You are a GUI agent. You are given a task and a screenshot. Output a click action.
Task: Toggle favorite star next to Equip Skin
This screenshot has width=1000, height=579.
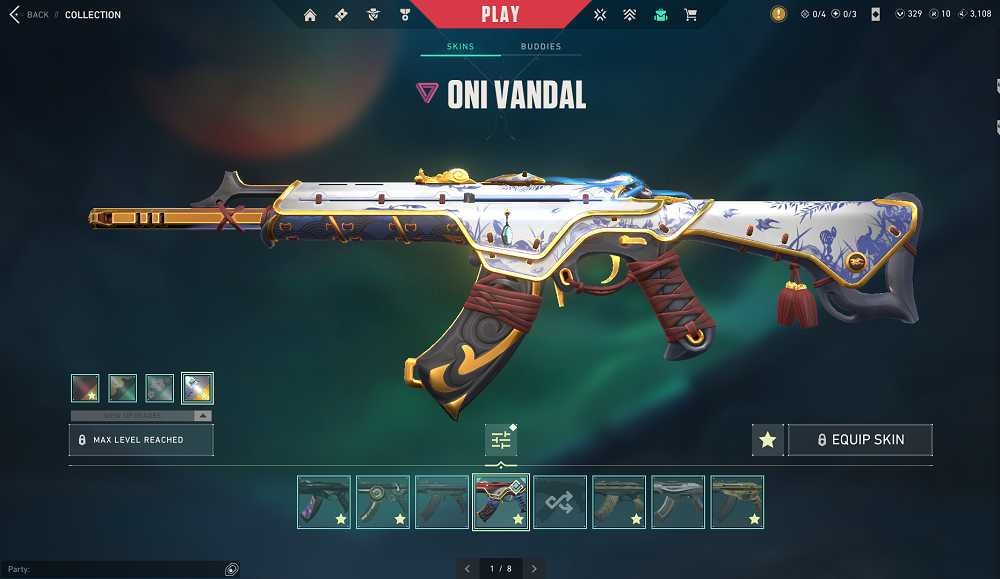767,440
